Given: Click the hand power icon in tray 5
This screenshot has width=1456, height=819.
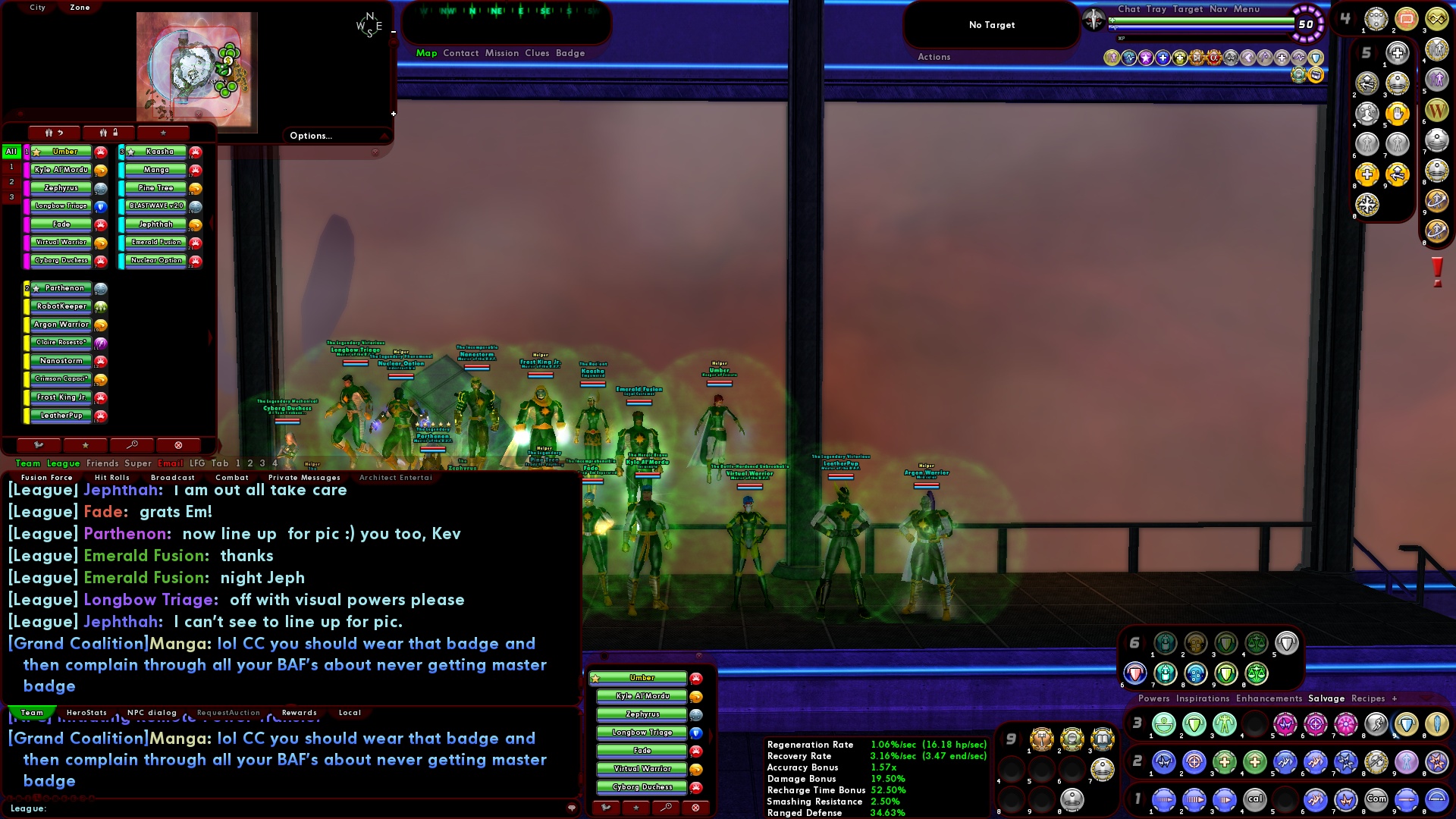Looking at the screenshot, I should click(1397, 114).
